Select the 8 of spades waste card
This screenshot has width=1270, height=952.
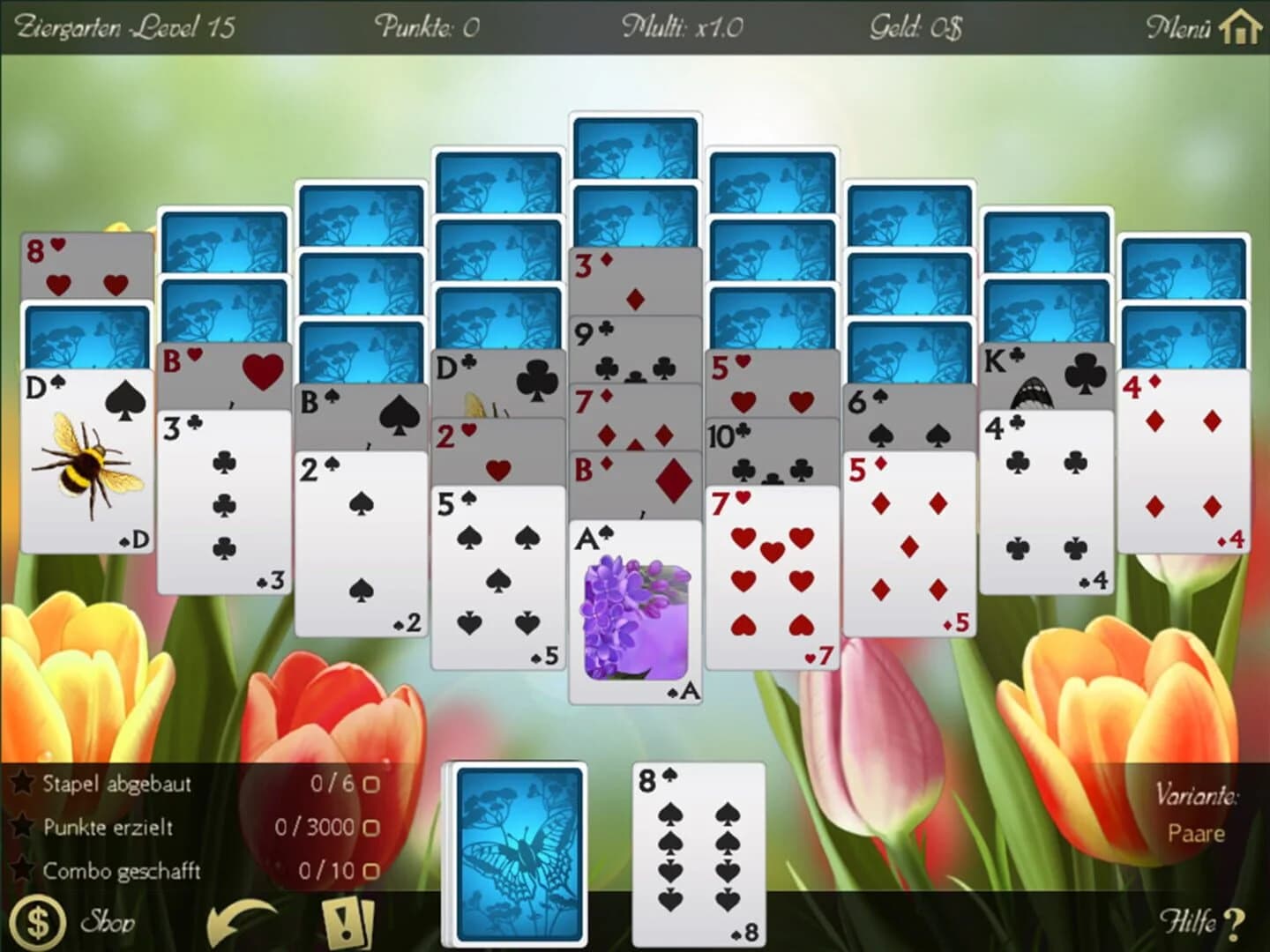click(697, 855)
